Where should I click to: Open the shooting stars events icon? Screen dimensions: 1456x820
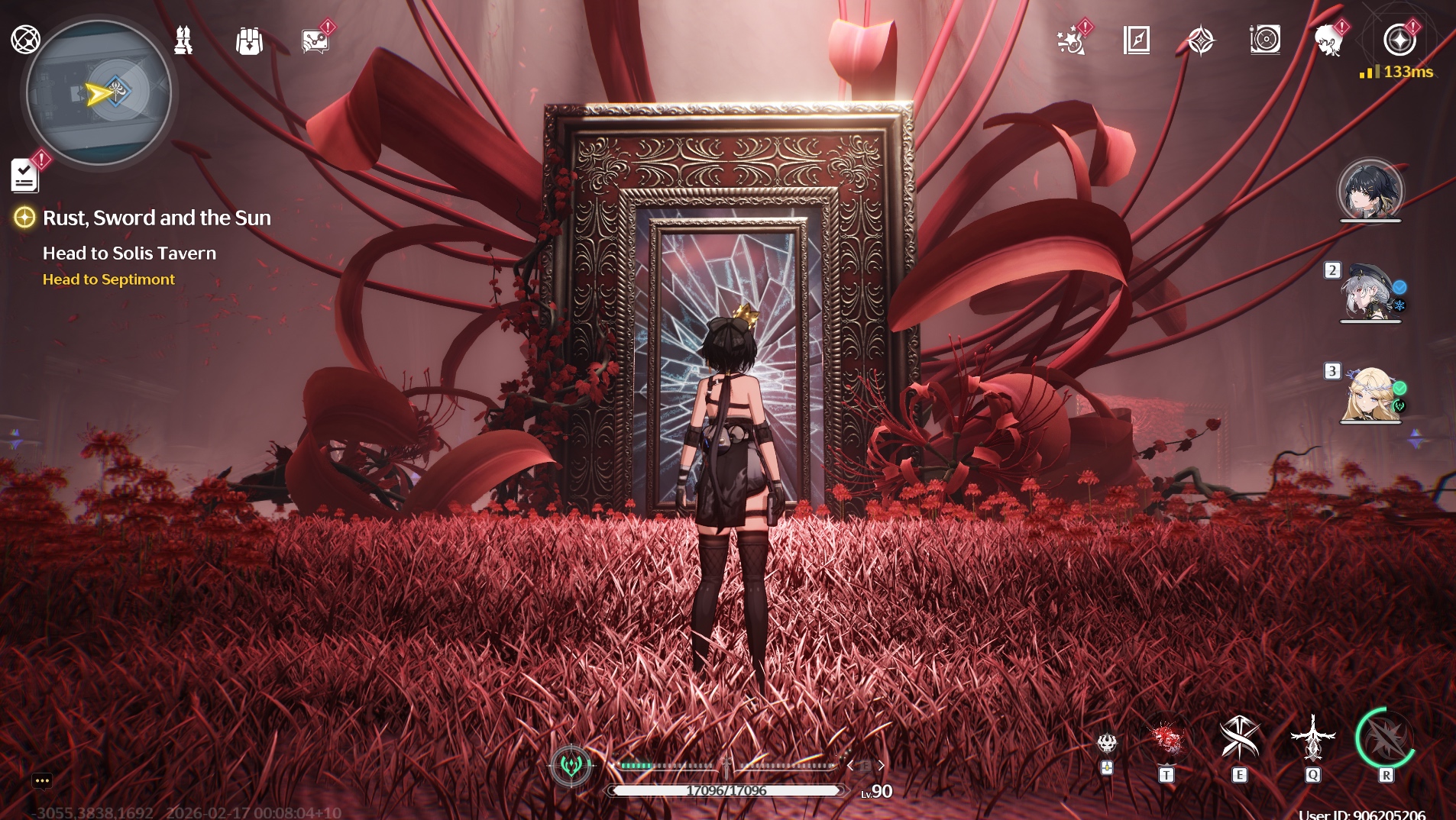tap(1071, 40)
